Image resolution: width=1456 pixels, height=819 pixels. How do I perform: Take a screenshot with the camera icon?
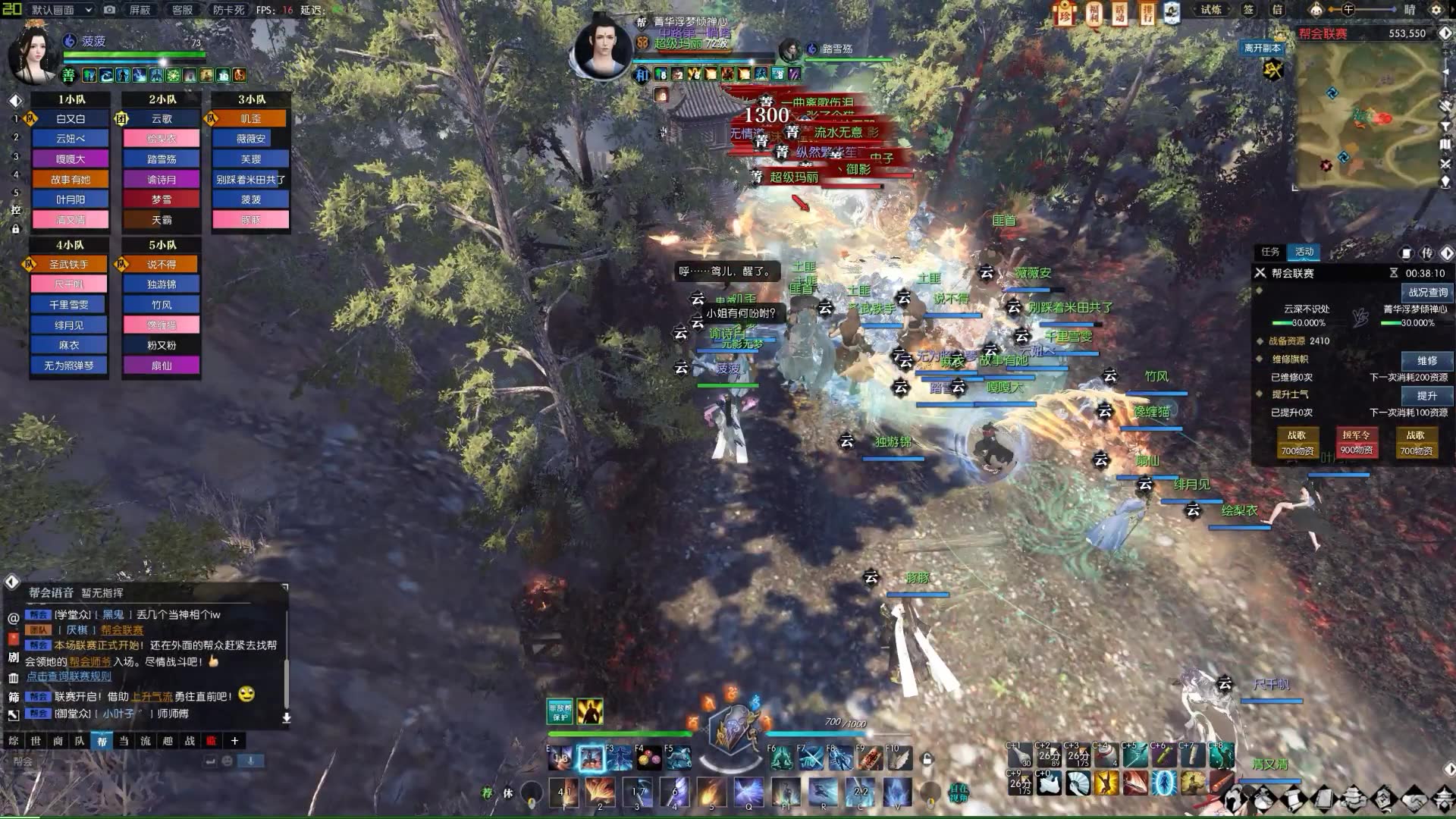(x=110, y=10)
